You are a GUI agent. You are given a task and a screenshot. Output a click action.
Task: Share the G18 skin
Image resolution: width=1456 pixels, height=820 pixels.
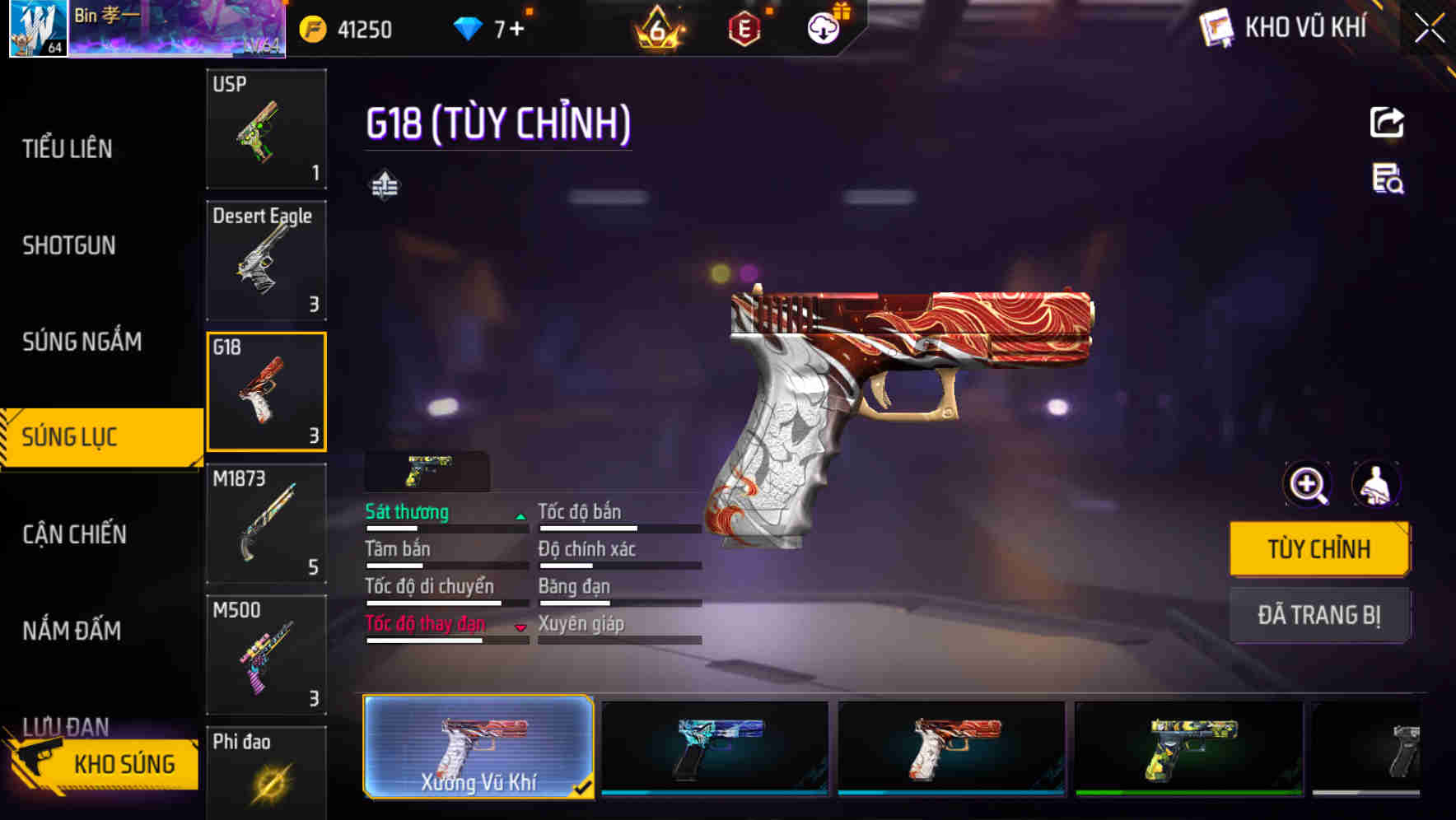point(1388,122)
